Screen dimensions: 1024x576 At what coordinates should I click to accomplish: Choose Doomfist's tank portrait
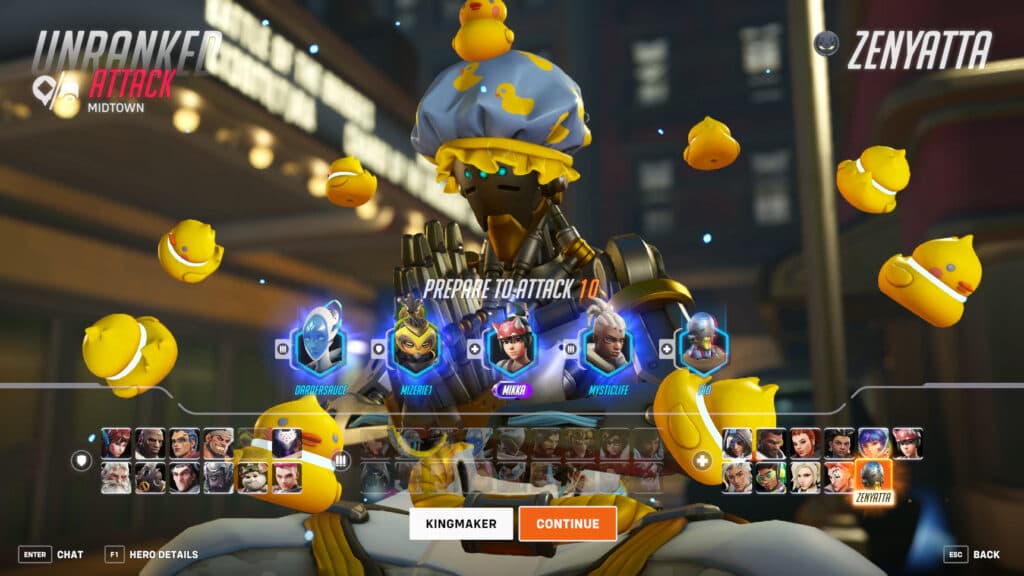coord(150,443)
